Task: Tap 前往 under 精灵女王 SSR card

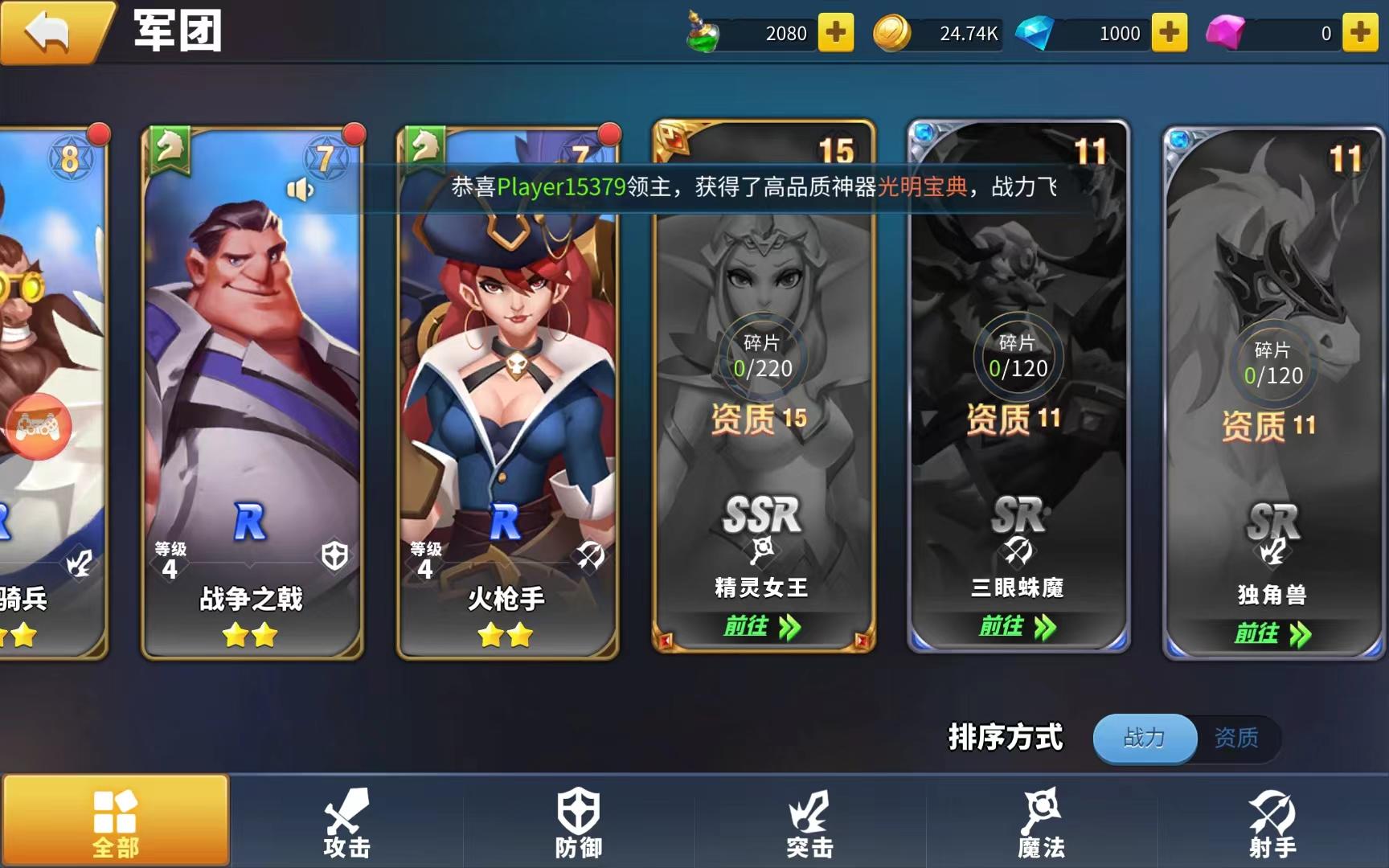Action: [x=762, y=626]
